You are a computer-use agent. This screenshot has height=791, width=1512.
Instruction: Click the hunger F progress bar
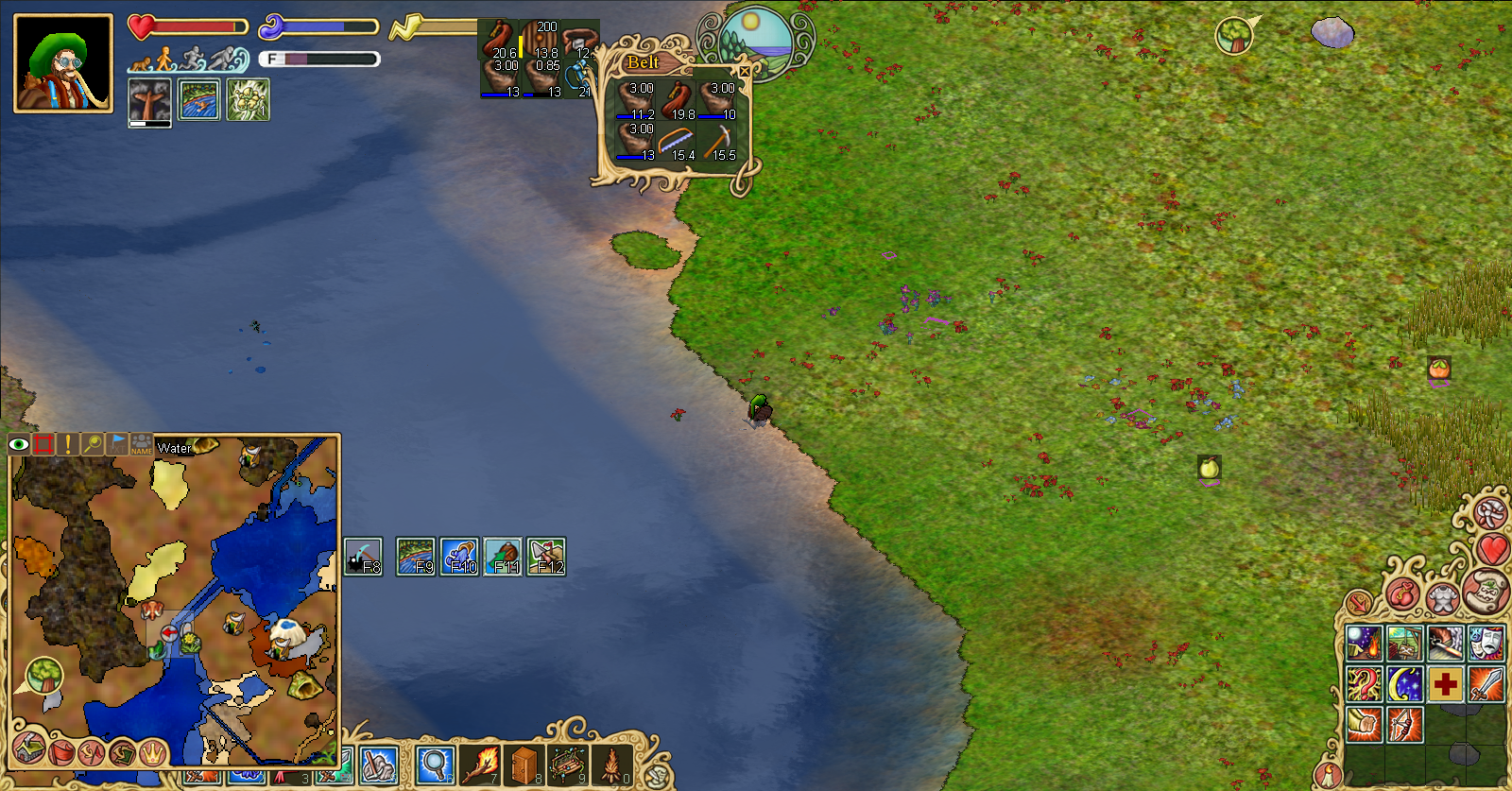pos(321,59)
